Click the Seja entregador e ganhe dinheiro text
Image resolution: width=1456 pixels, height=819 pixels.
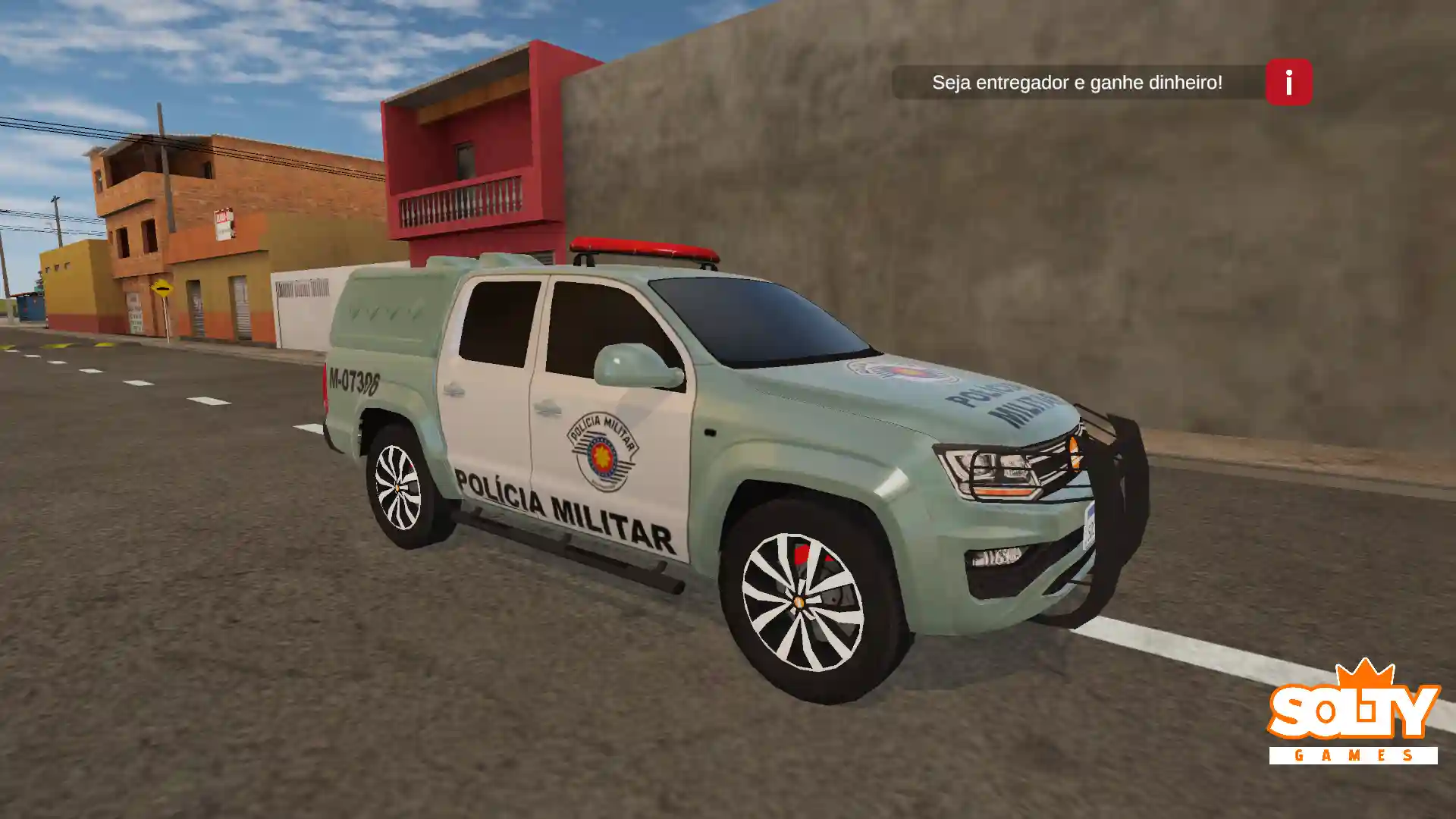1079,83
